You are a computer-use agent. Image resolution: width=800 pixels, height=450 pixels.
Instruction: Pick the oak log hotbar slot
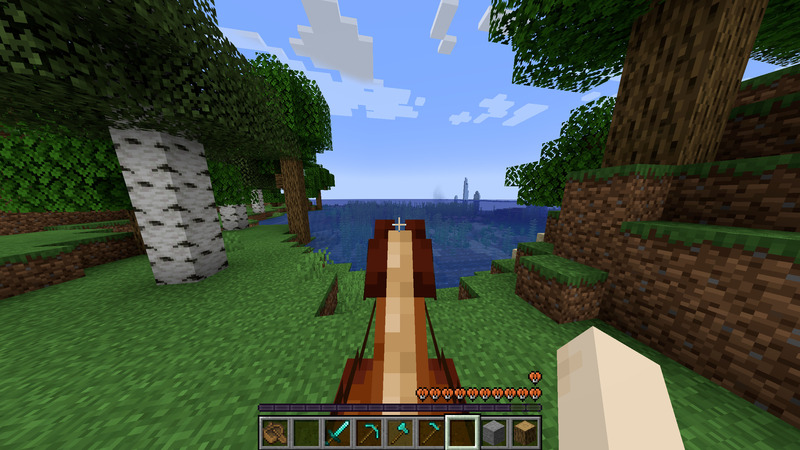524,432
